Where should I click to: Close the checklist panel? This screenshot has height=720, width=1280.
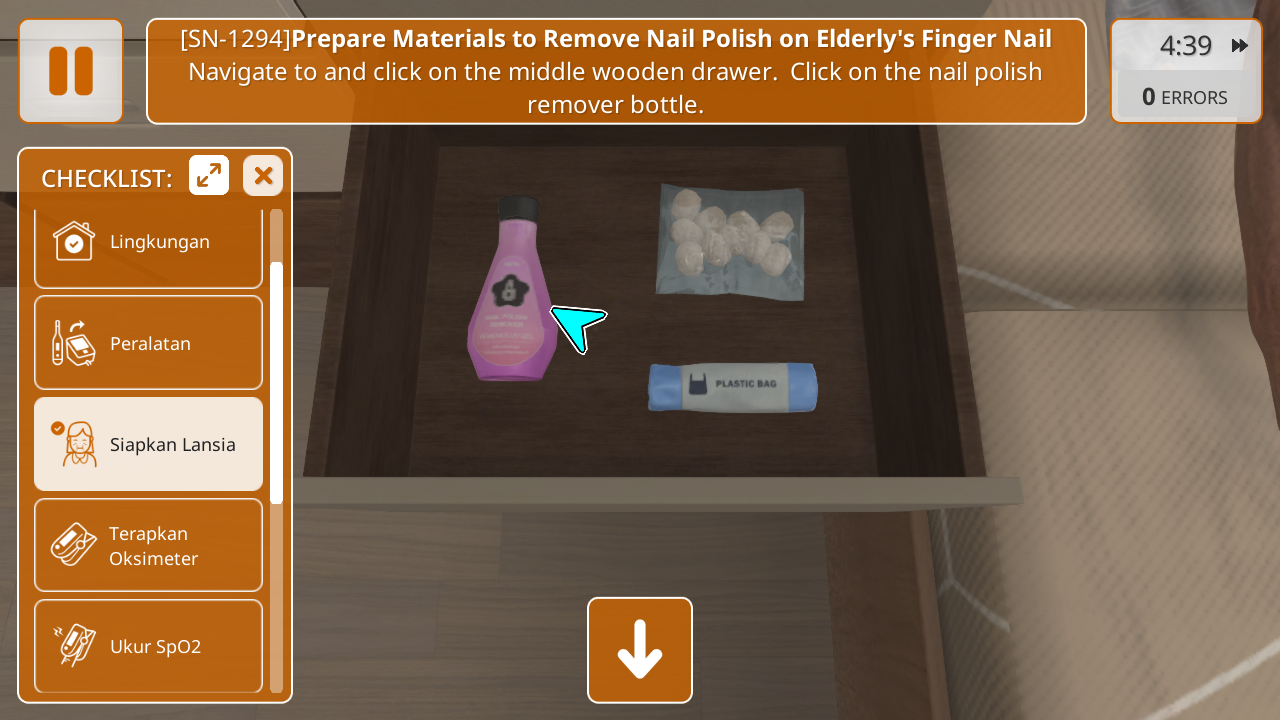[263, 176]
